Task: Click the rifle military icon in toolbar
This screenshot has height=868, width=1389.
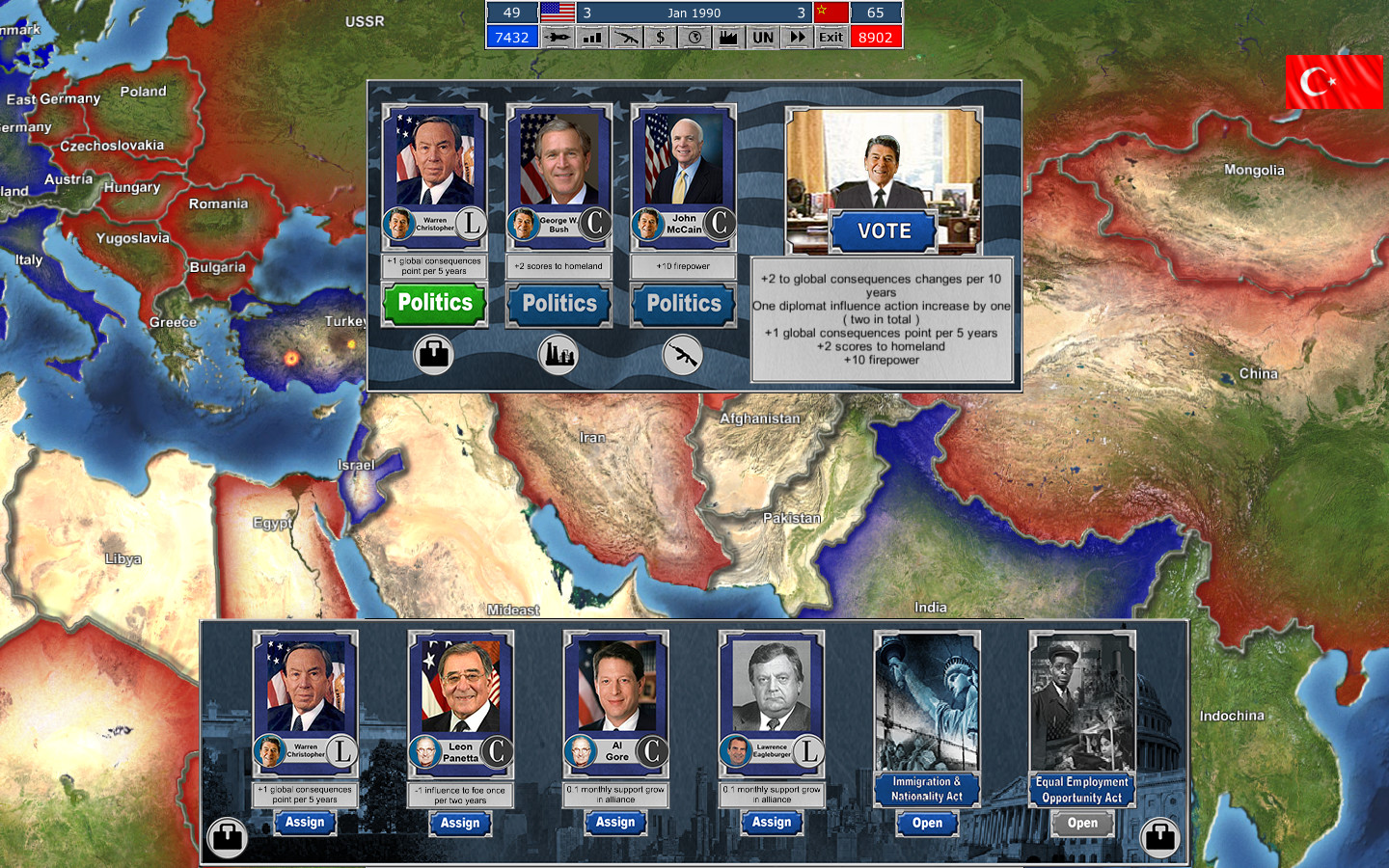Action: tap(625, 37)
